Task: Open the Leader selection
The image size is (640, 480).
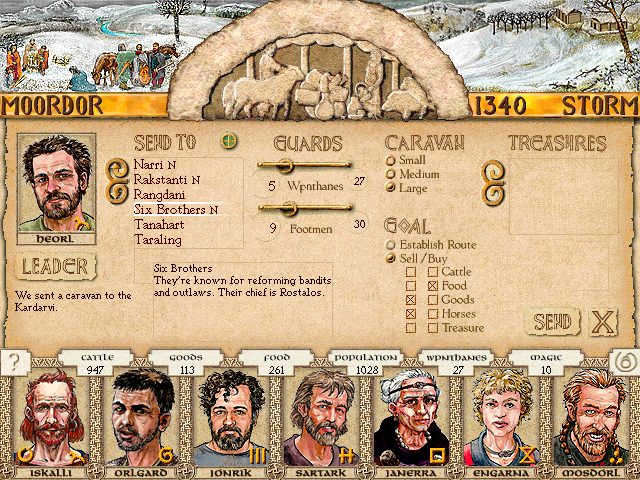Action: pos(57,267)
